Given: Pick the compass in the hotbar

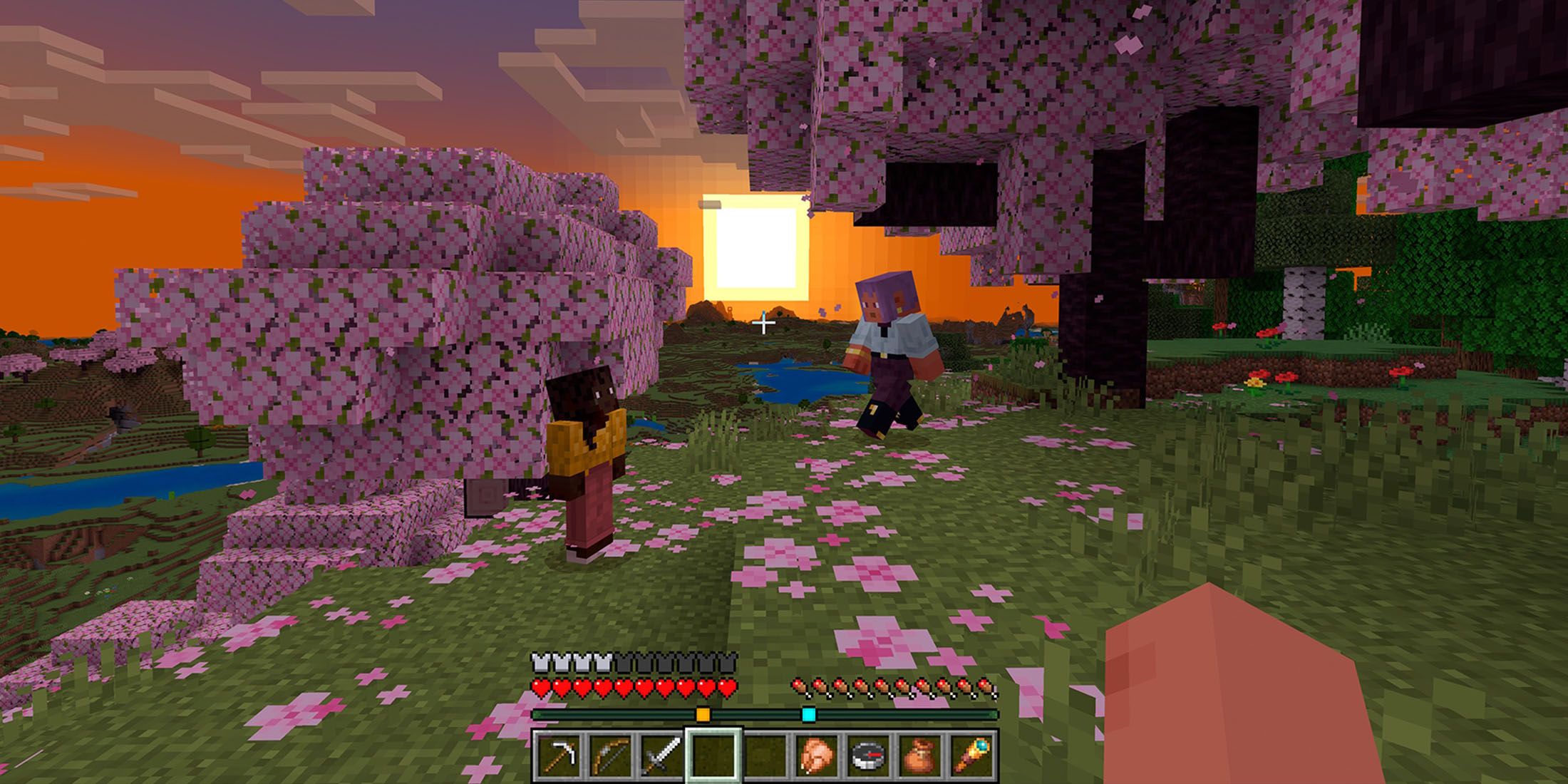Looking at the screenshot, I should click(867, 755).
